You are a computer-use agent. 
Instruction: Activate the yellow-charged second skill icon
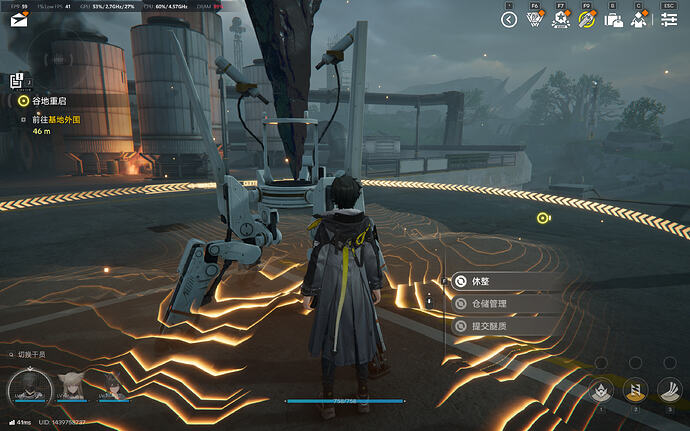635,390
